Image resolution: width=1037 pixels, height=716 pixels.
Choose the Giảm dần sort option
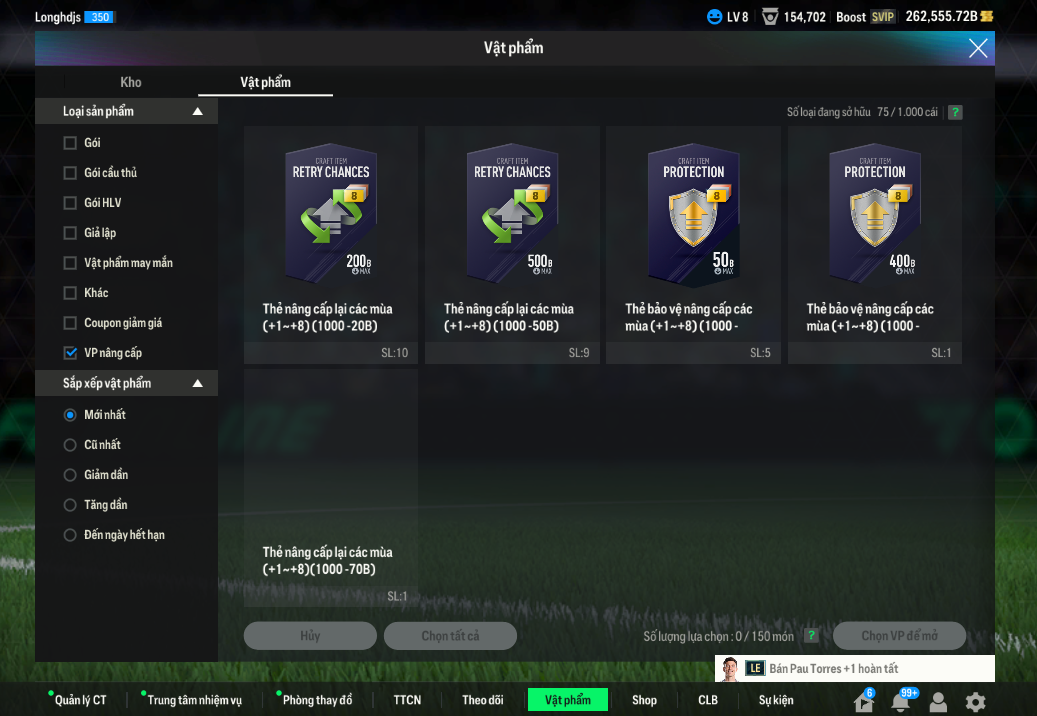pos(70,475)
